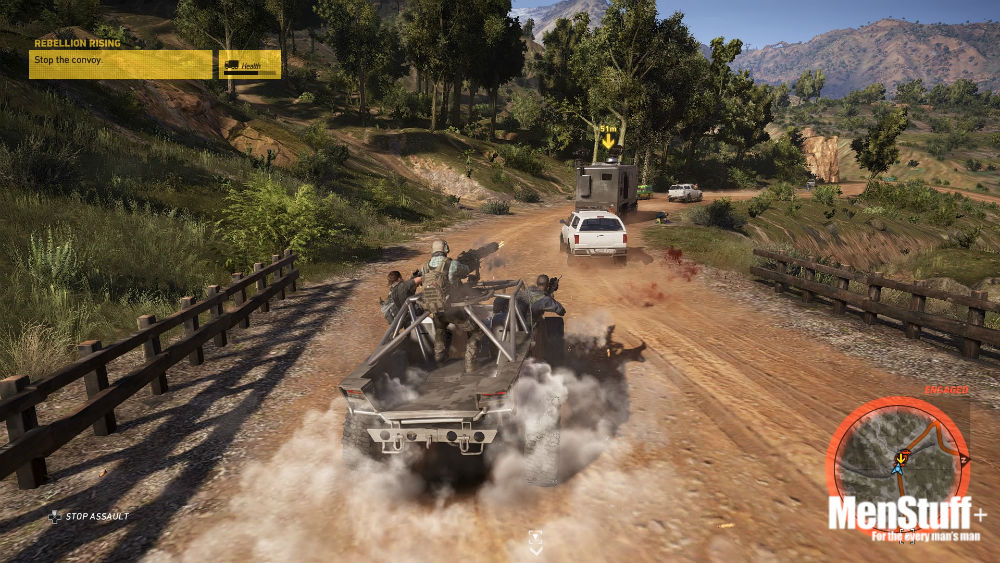This screenshot has height=563, width=1000.
Task: Click the convoy truck Health indicator
Action: [250, 65]
